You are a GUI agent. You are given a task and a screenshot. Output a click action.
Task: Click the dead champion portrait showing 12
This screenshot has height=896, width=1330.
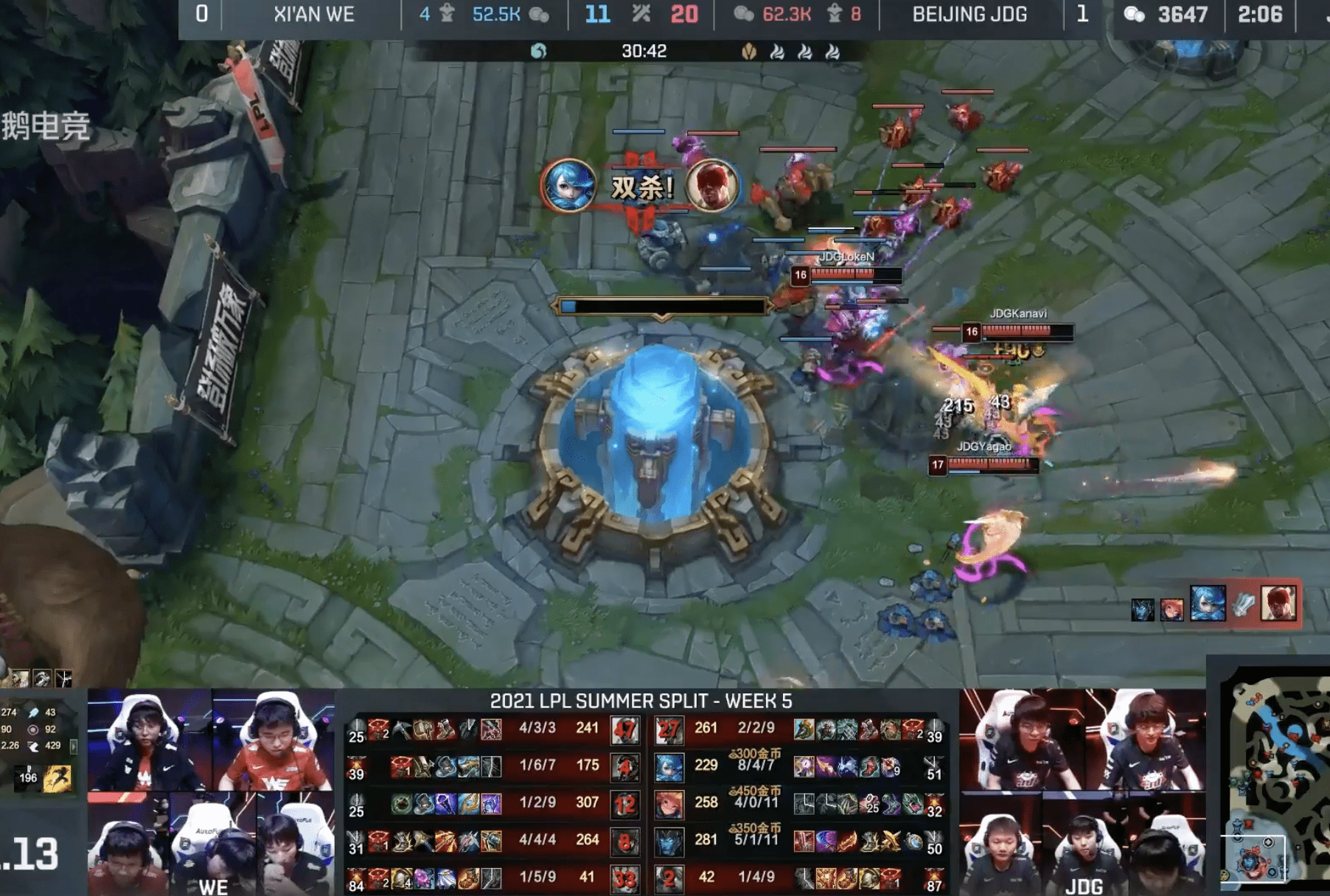625,804
